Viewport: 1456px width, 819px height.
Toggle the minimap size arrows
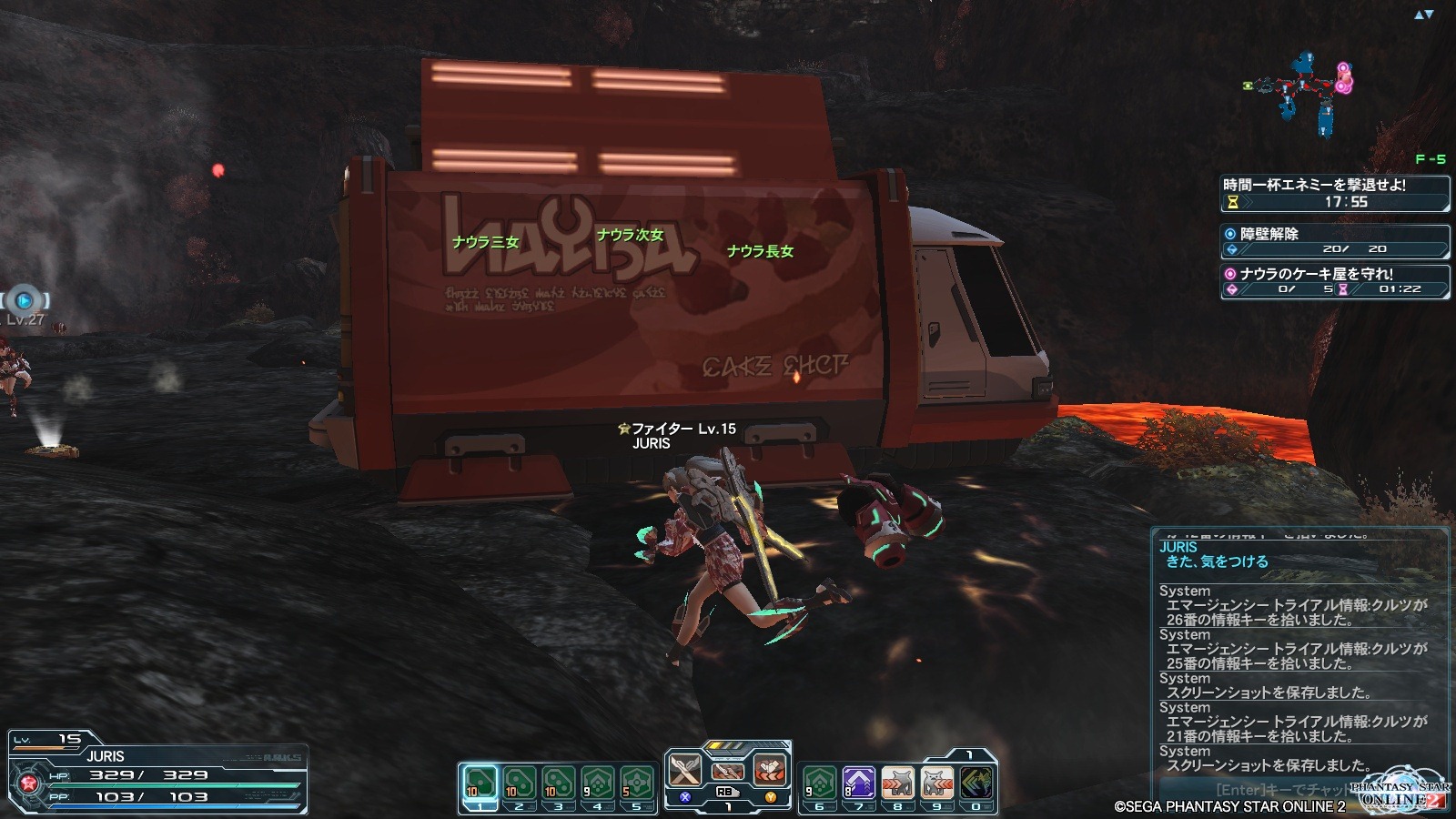click(1423, 15)
